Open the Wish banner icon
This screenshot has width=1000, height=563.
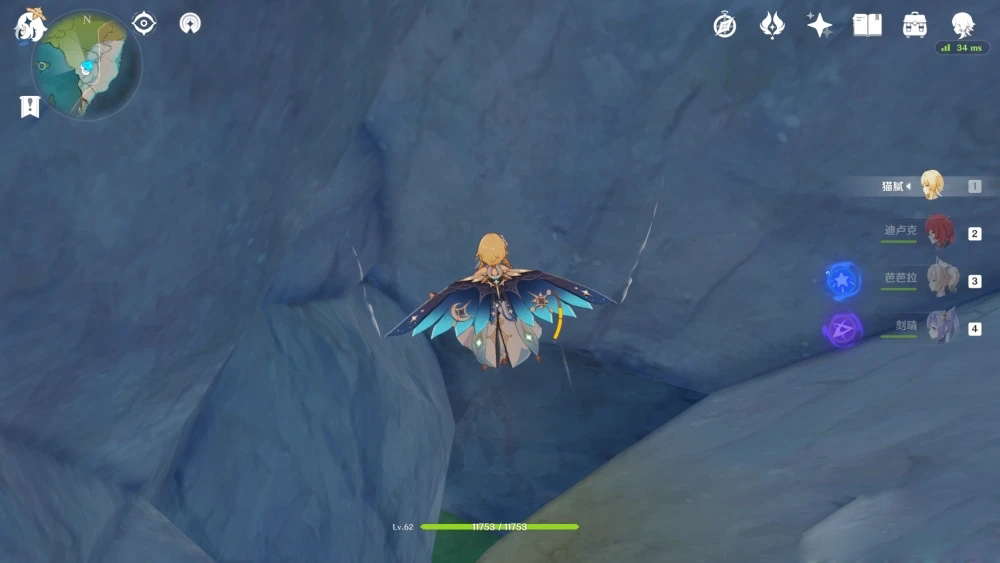(x=772, y=25)
